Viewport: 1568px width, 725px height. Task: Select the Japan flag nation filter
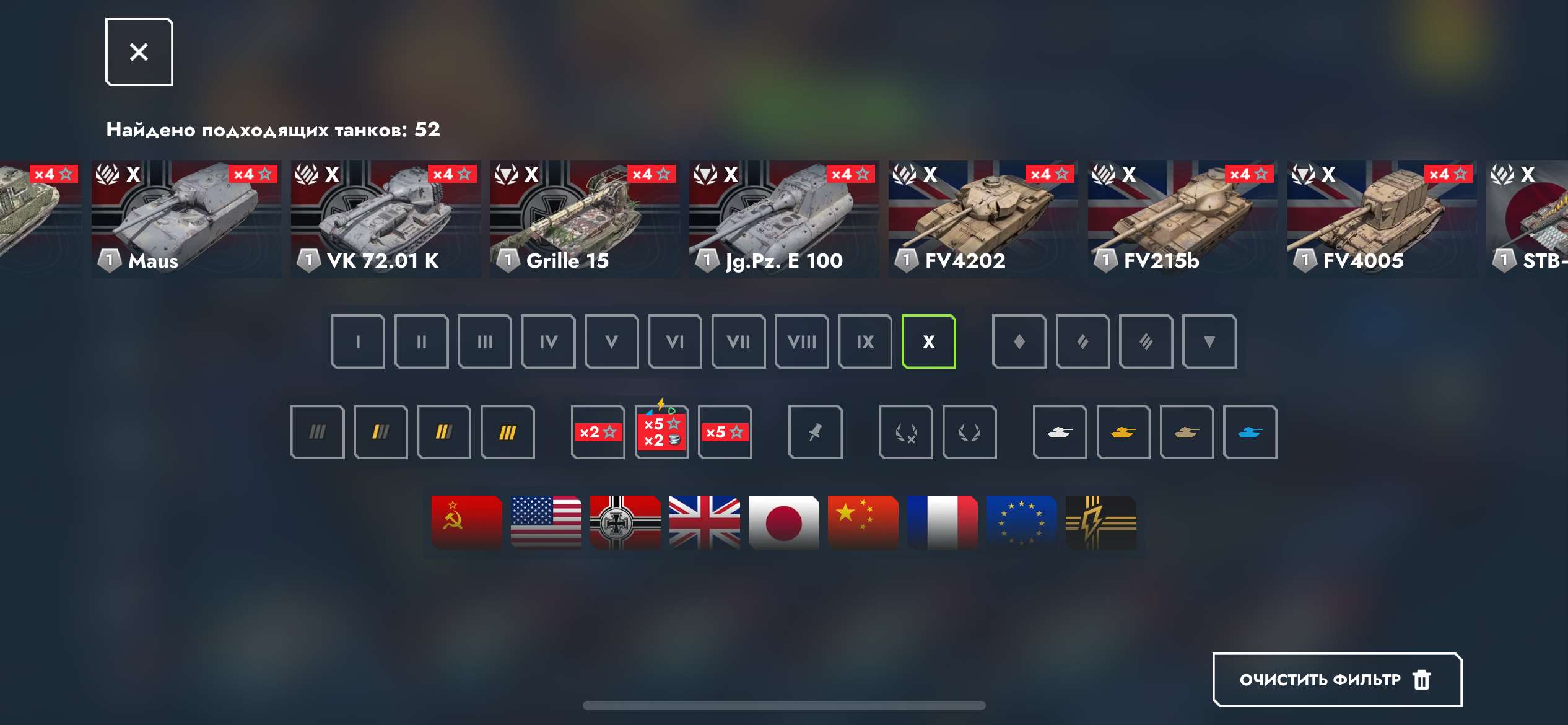tap(783, 522)
